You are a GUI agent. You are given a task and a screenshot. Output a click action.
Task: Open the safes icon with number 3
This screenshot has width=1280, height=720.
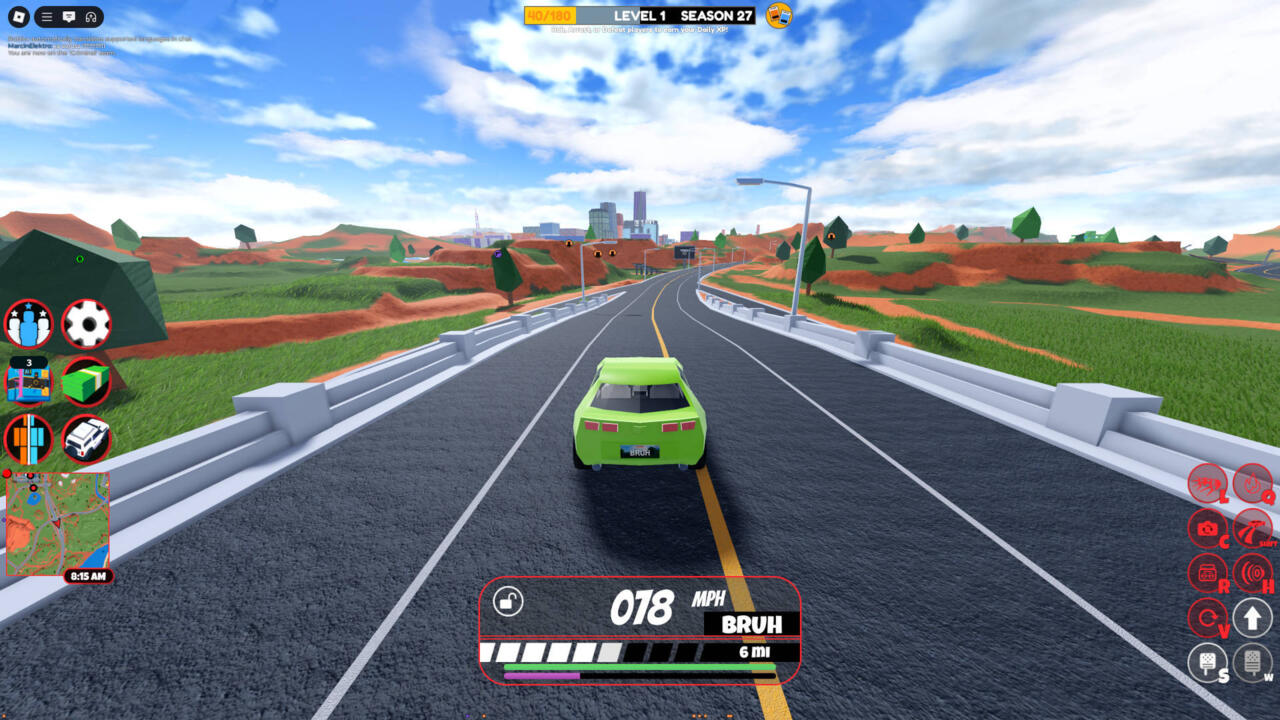pos(28,381)
